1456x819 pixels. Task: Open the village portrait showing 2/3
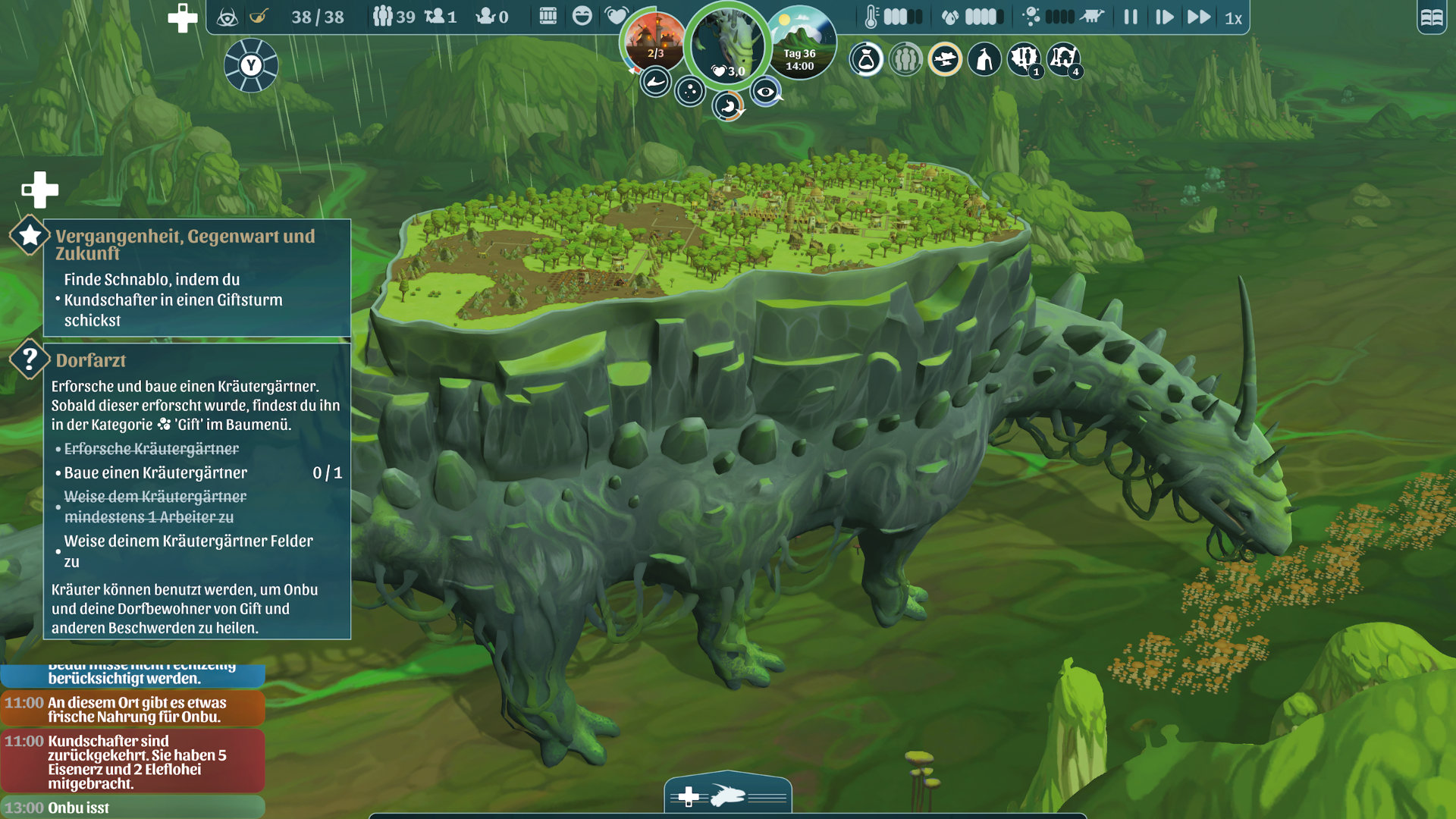pyautogui.click(x=654, y=42)
